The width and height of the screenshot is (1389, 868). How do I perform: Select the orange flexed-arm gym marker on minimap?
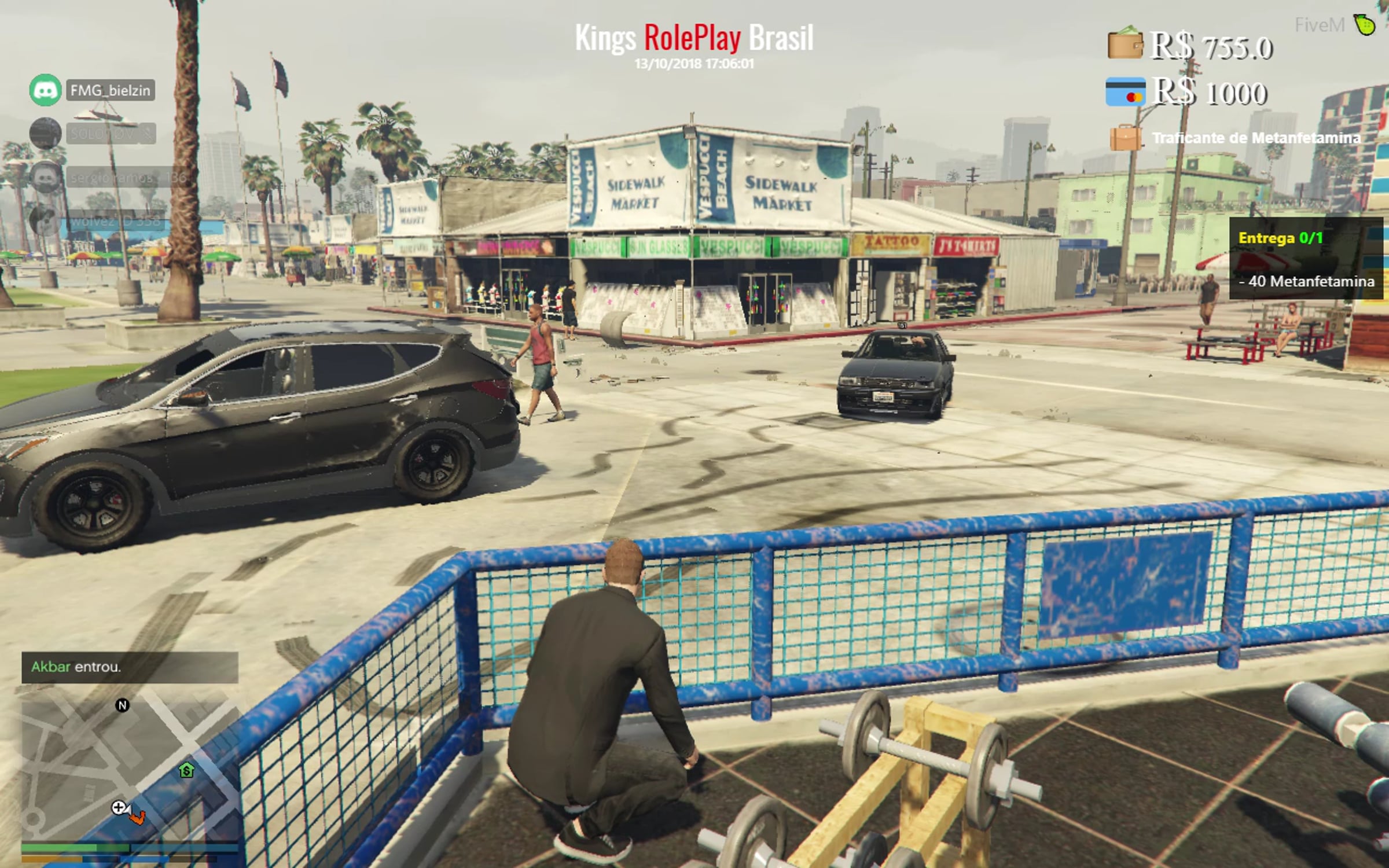coord(137,817)
